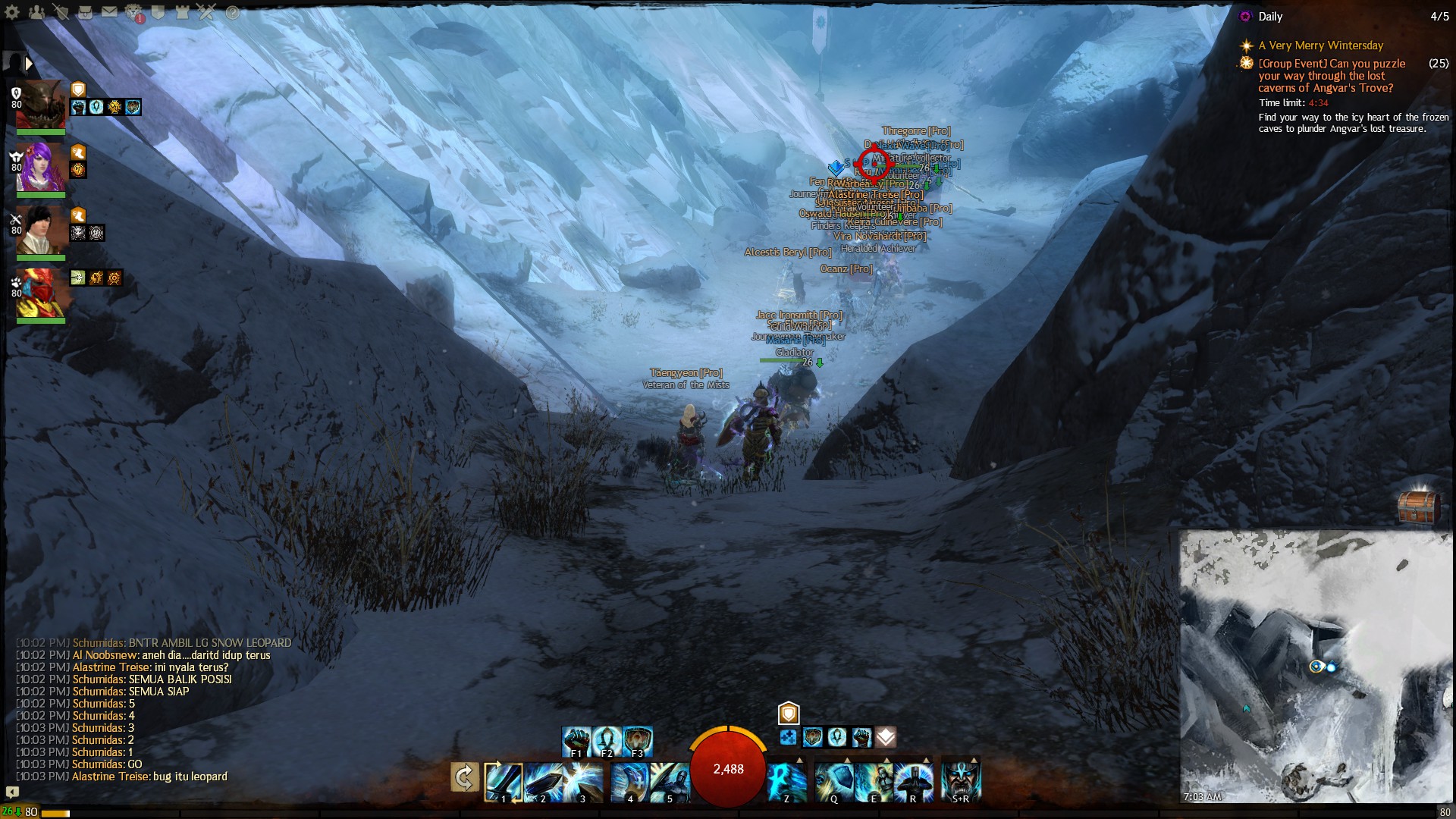Open the Black Lion Trading Company
The height and width of the screenshot is (819, 1456).
point(133,12)
